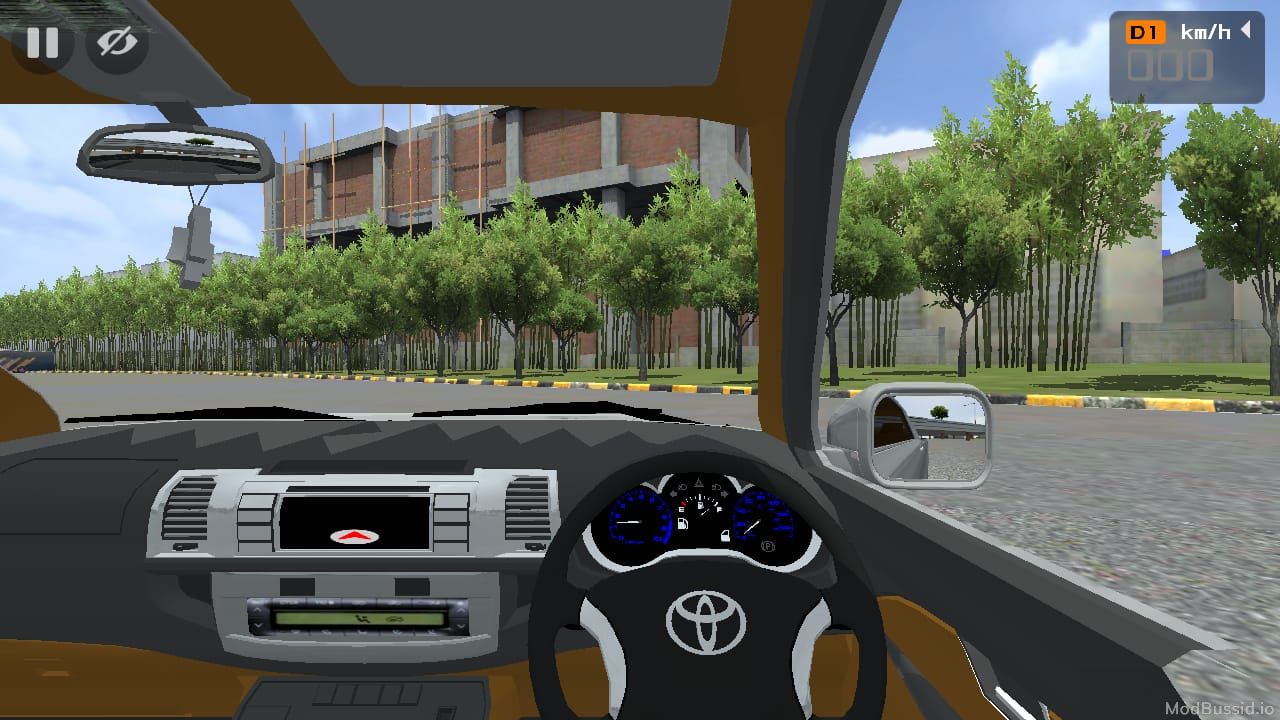
Task: Tap the fuel gauge icon on the instrument cluster
Action: pyautogui.click(x=683, y=523)
